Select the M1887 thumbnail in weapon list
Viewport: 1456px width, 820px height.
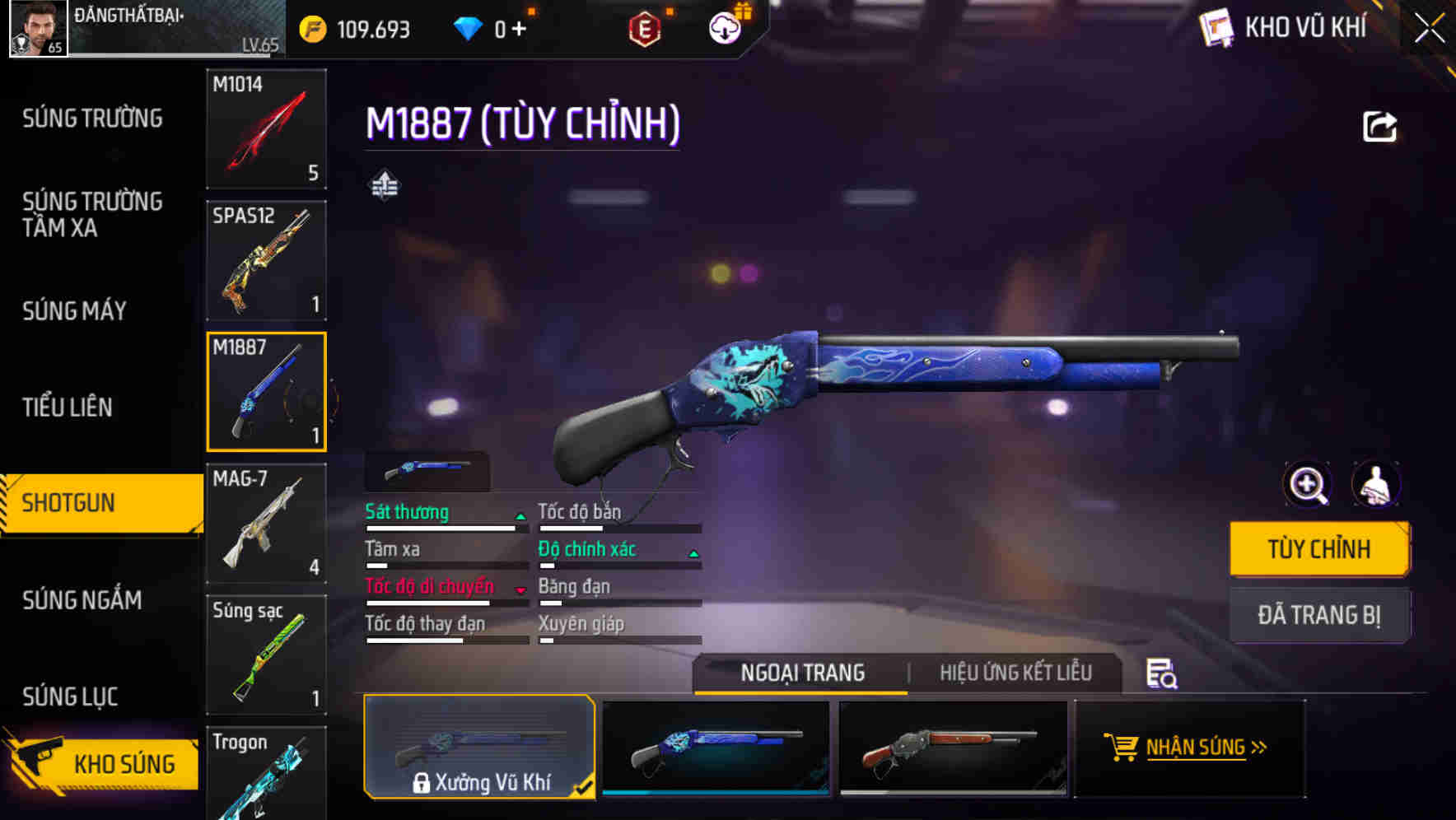[x=266, y=390]
